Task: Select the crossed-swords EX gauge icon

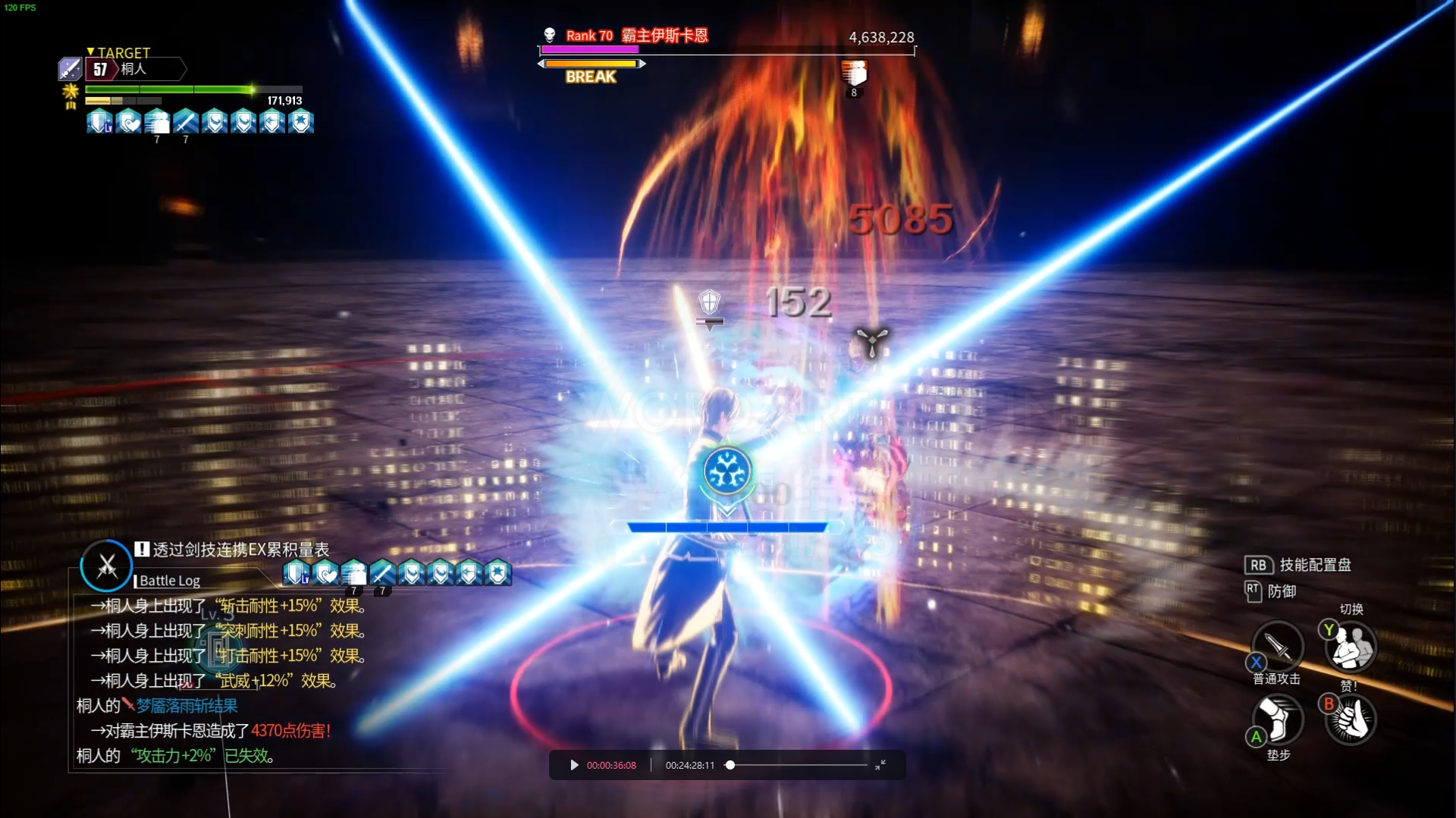Action: coord(107,566)
